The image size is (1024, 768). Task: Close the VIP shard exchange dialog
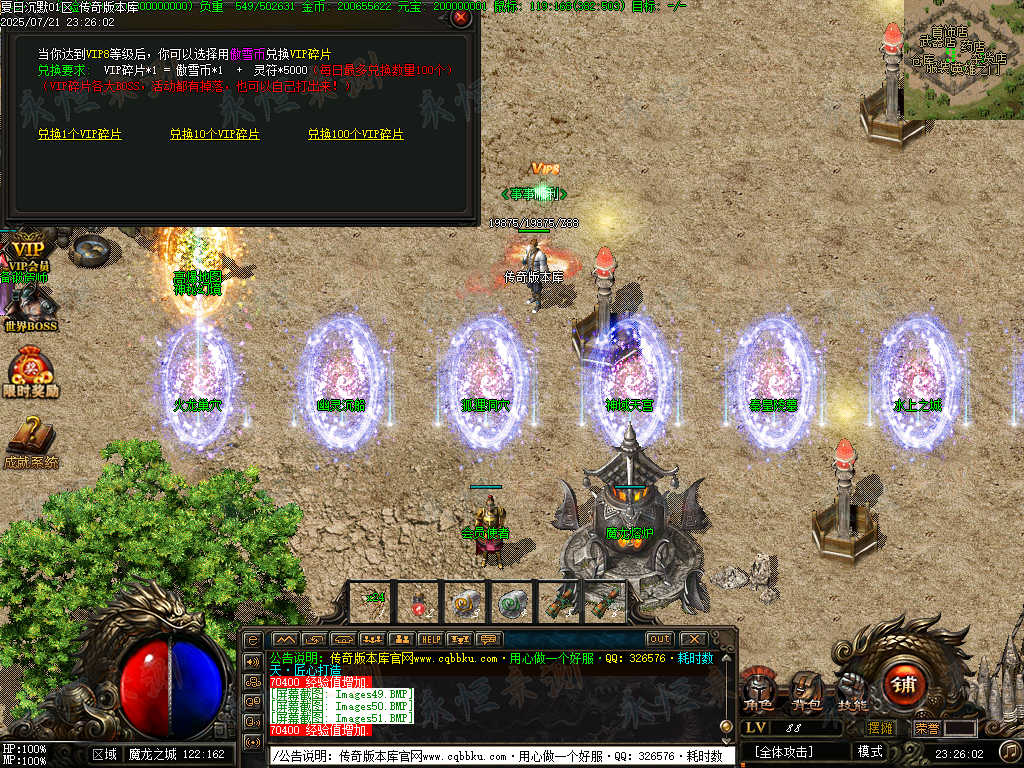460,17
